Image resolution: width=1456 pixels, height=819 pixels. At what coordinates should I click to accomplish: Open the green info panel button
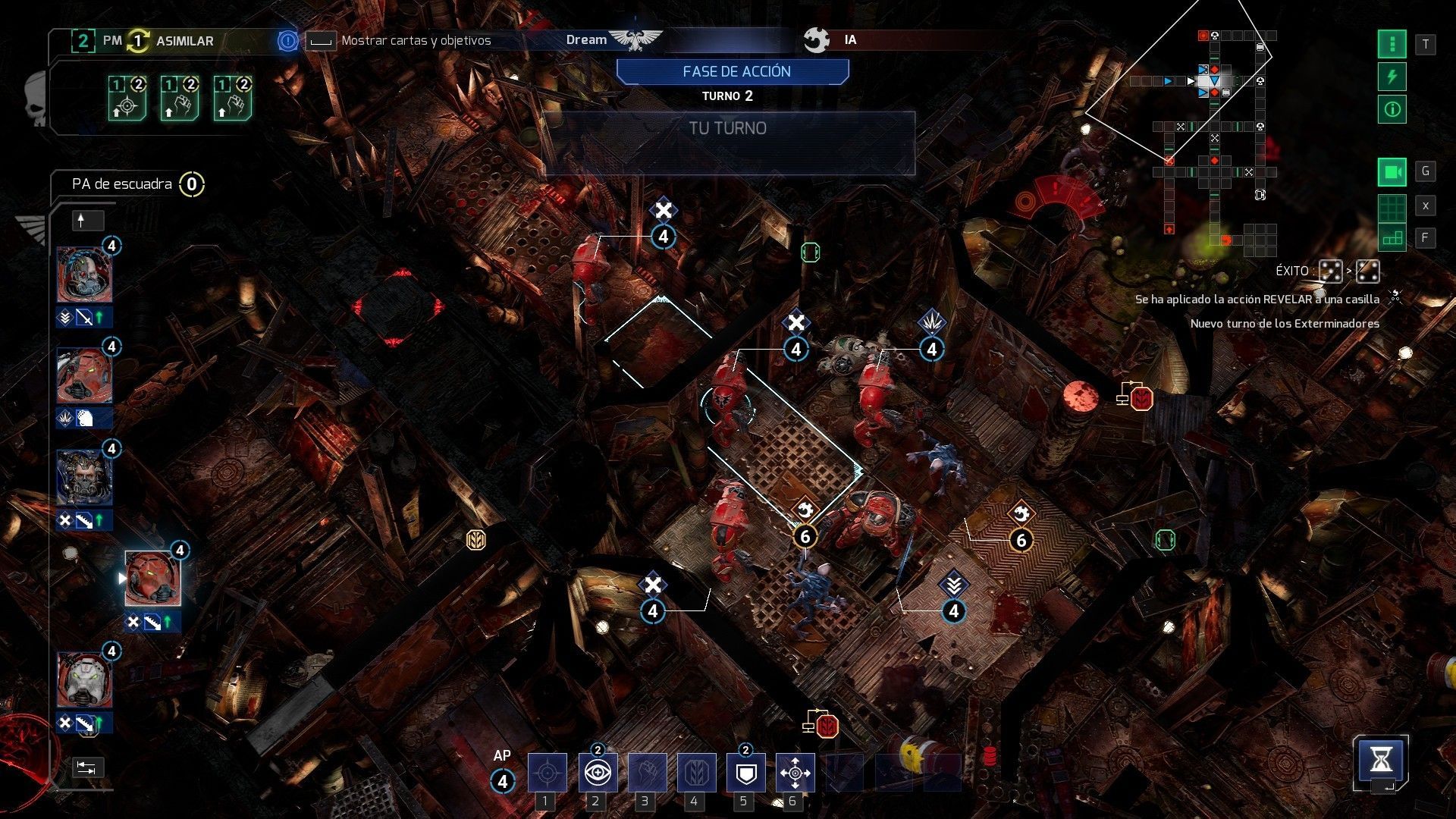point(1392,110)
